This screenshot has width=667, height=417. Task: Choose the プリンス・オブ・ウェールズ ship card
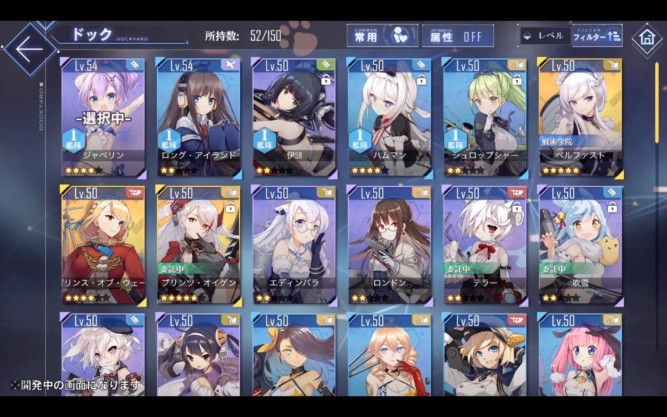(103, 244)
